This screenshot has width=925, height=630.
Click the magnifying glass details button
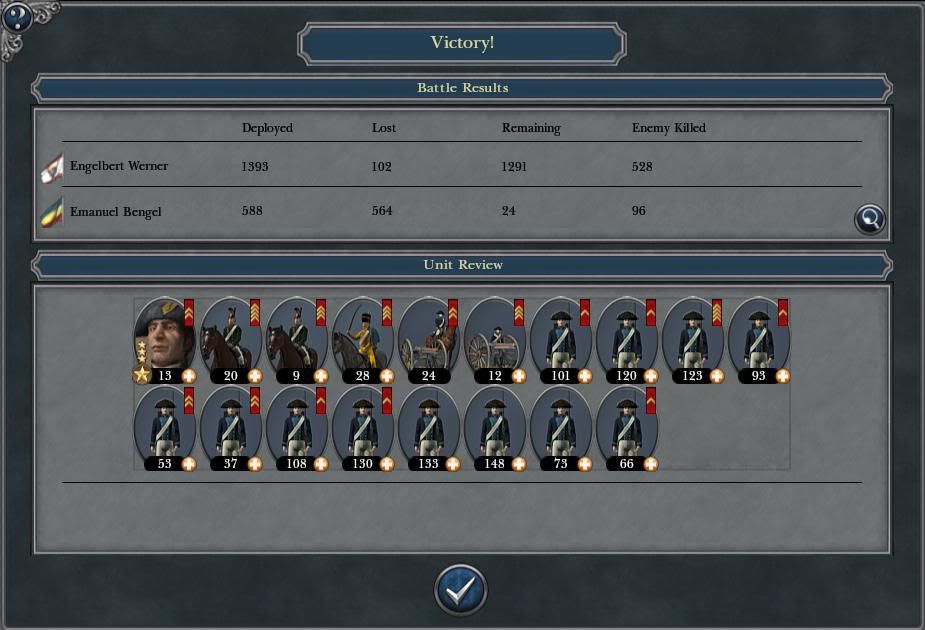click(x=870, y=219)
